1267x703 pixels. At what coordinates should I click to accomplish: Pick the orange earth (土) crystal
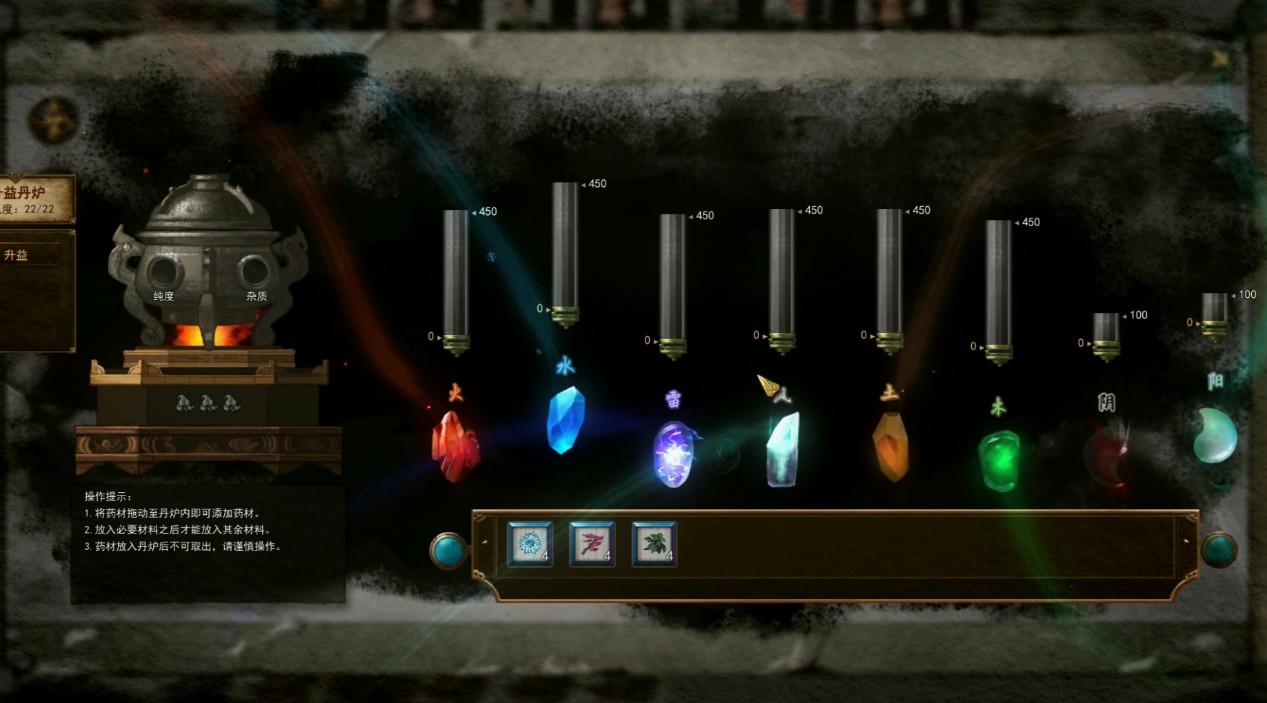tap(889, 445)
